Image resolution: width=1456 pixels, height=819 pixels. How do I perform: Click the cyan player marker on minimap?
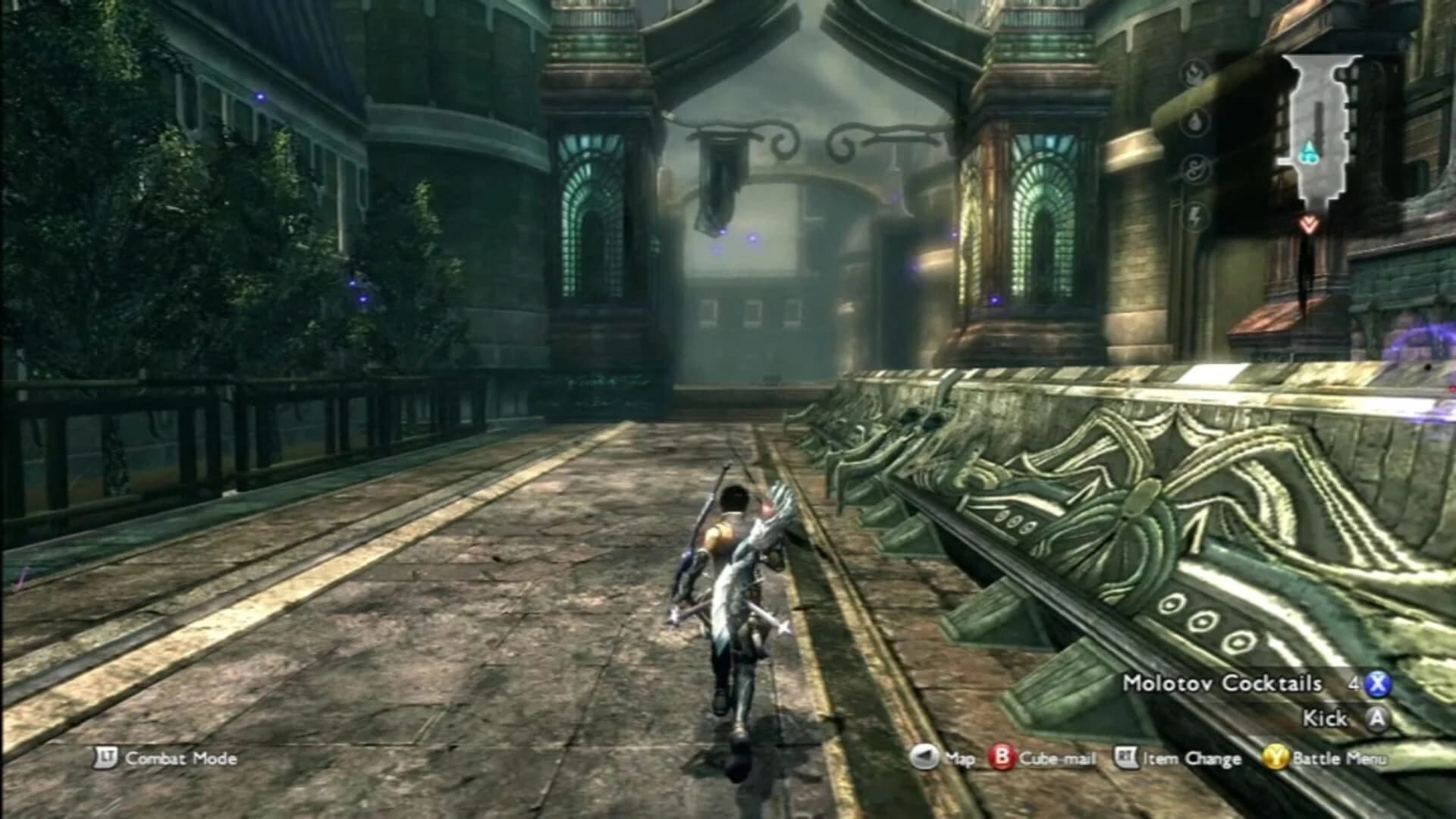pyautogui.click(x=1309, y=153)
